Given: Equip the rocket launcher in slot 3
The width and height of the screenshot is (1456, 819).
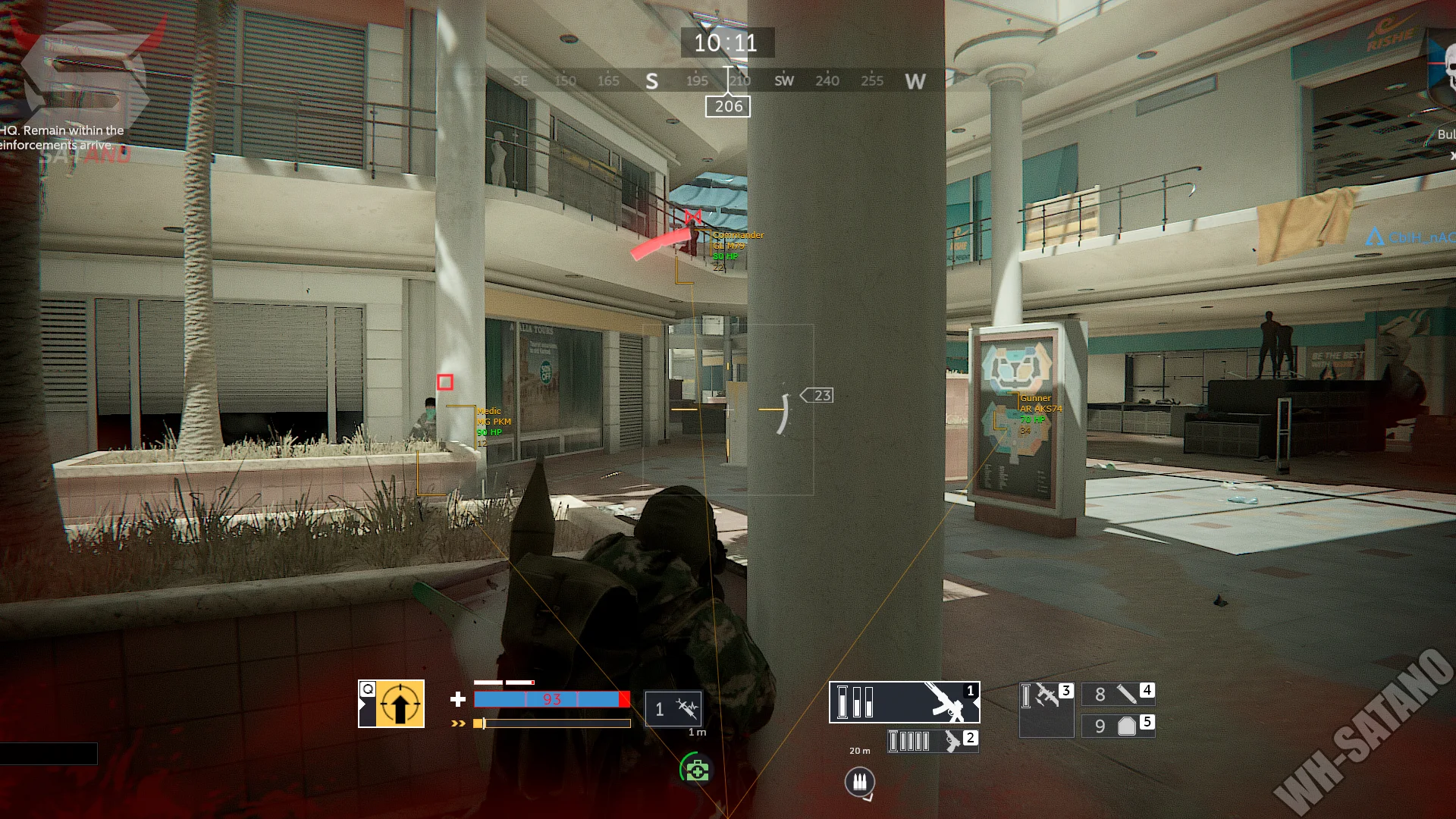Looking at the screenshot, I should tap(1046, 709).
